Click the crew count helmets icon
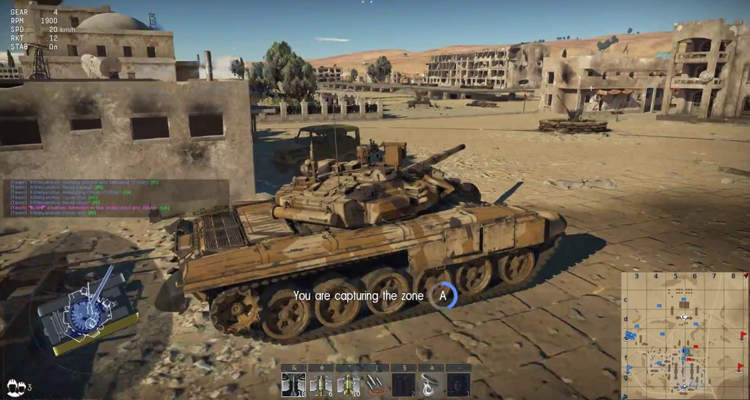 pos(17,385)
